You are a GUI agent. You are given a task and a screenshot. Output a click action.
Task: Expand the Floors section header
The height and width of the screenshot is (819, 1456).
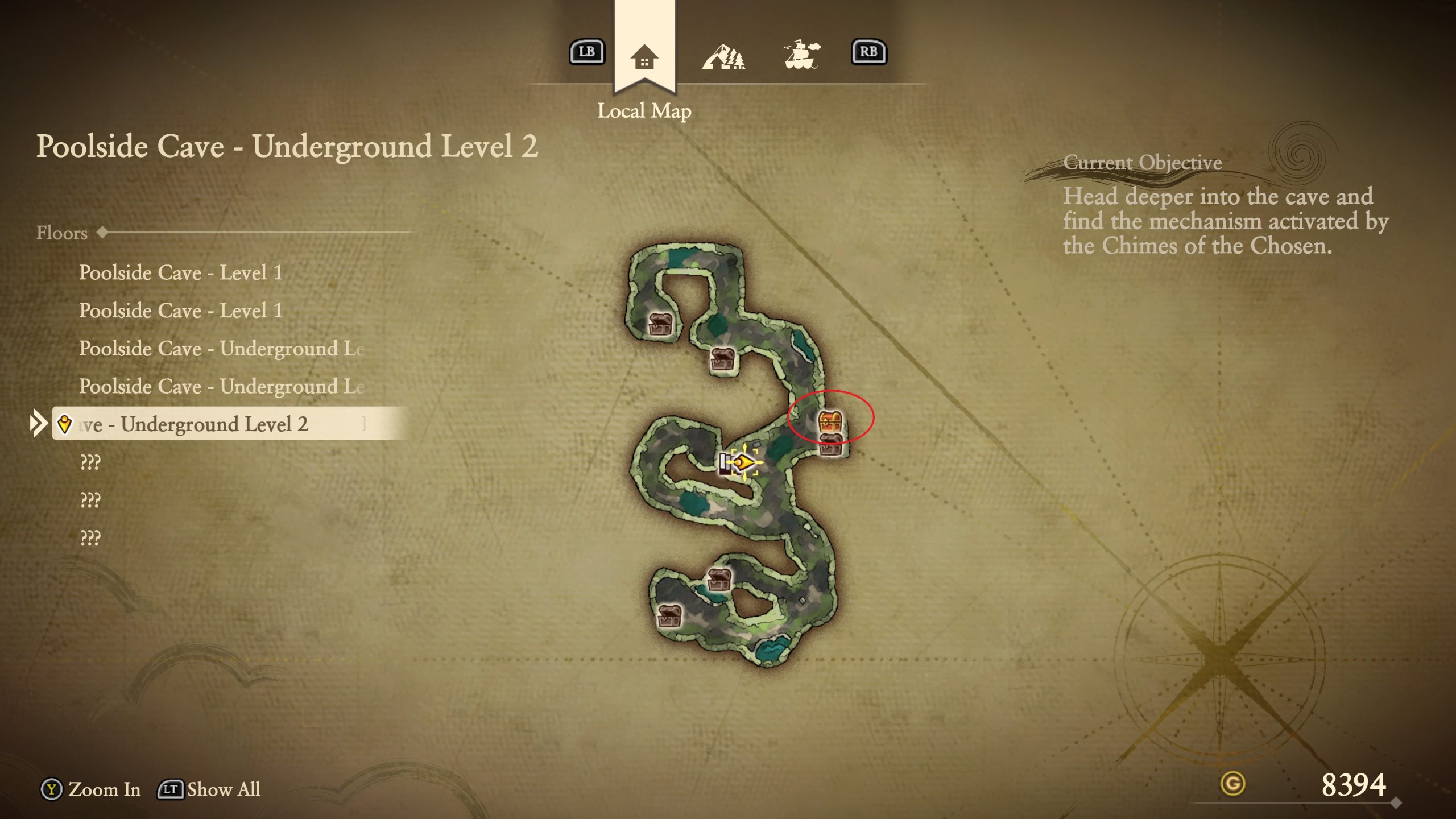(x=61, y=233)
